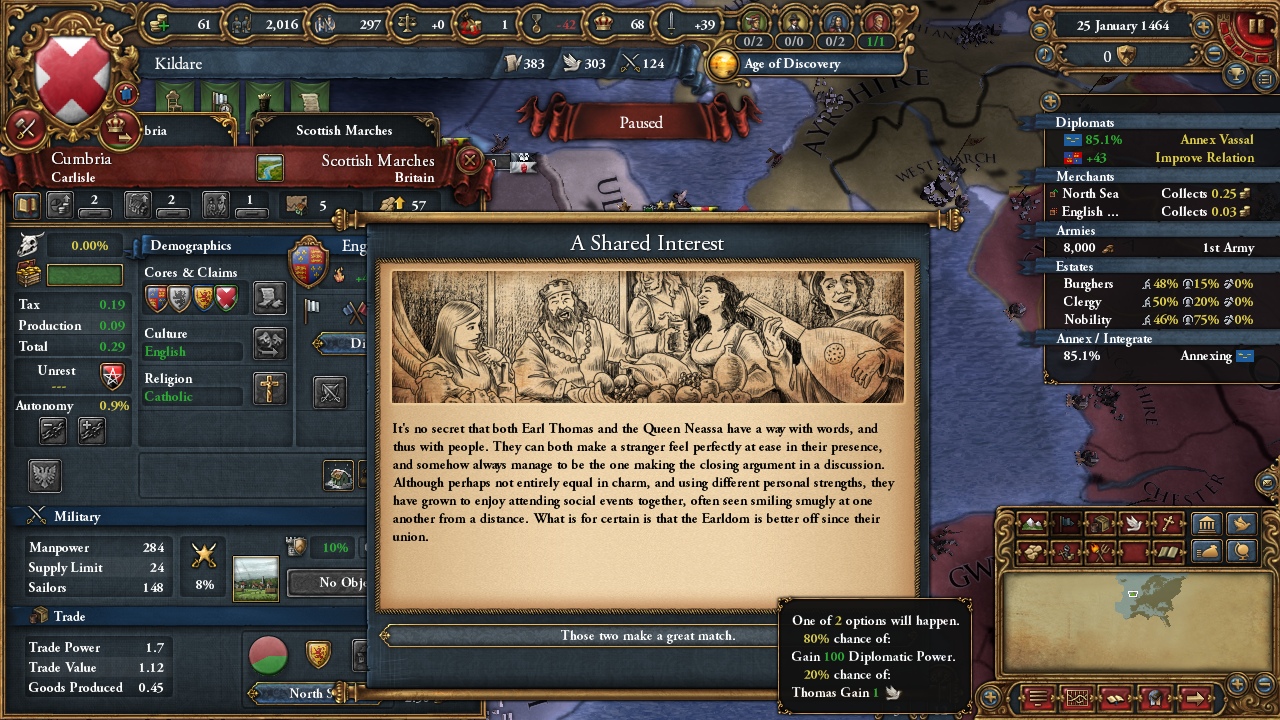
Task: Open the message log icon near the minimap
Action: pos(1036,697)
